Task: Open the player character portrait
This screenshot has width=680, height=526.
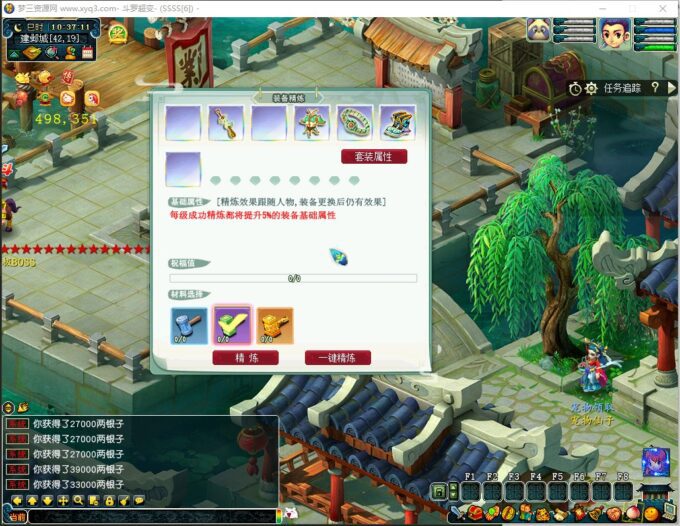Action: tap(616, 33)
